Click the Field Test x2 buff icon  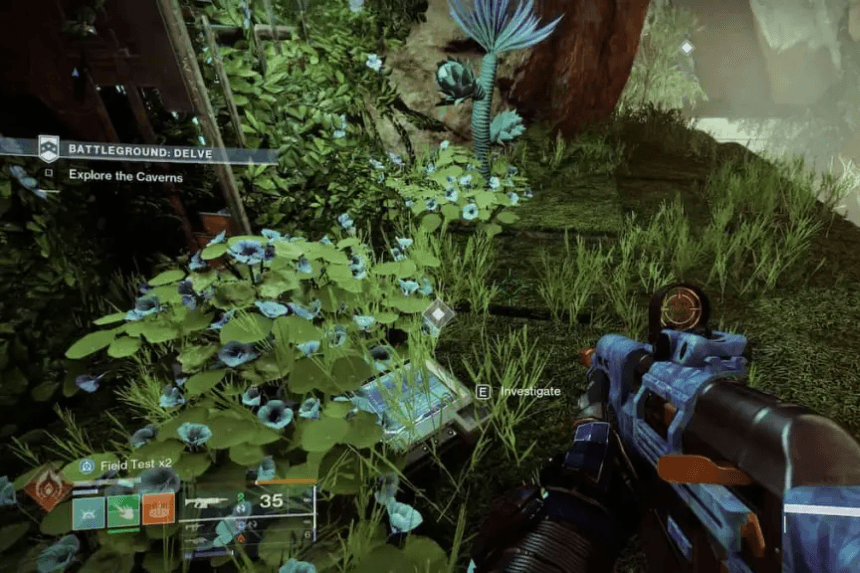point(87,466)
